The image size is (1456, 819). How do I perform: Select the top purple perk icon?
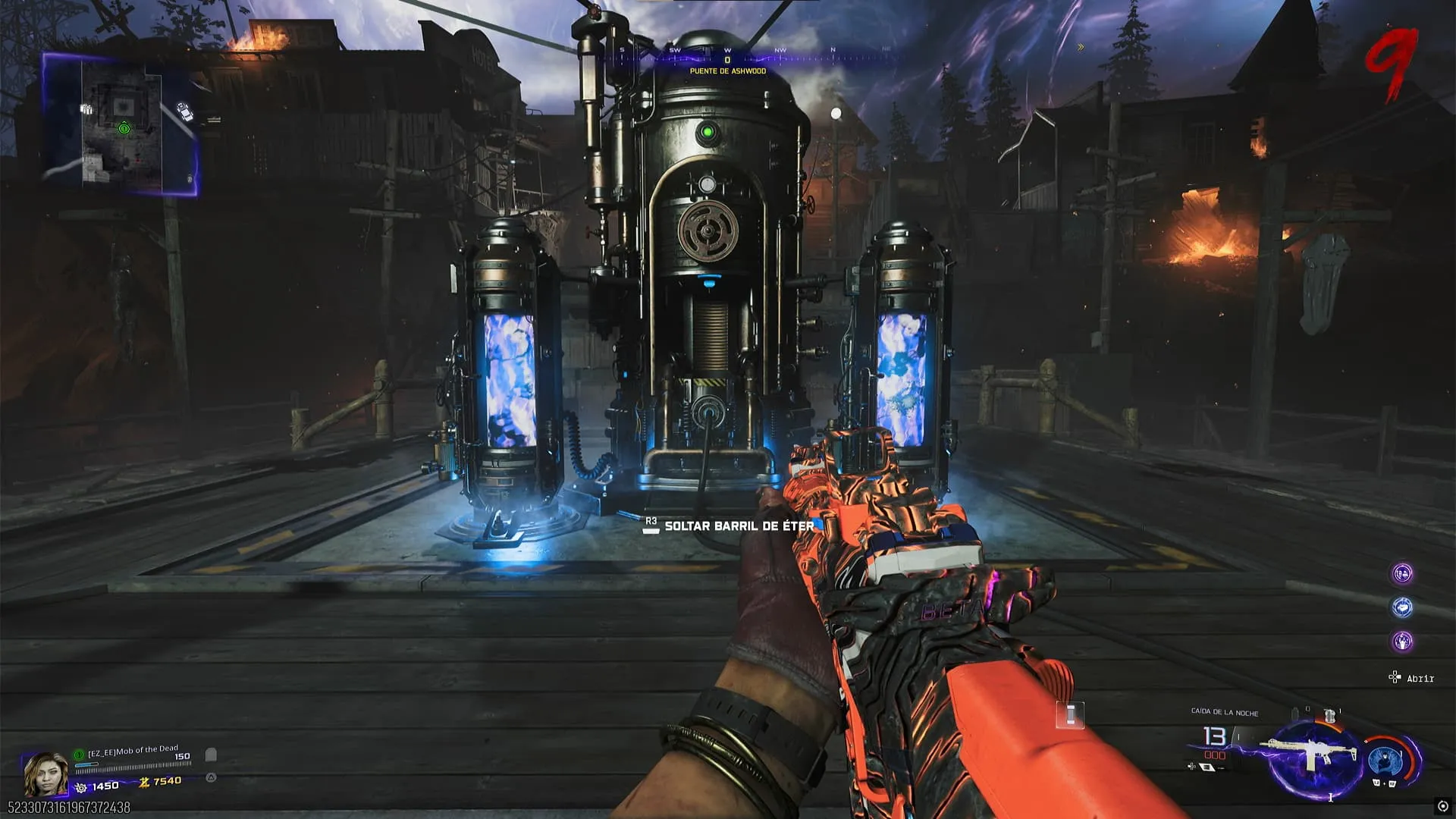click(1402, 573)
